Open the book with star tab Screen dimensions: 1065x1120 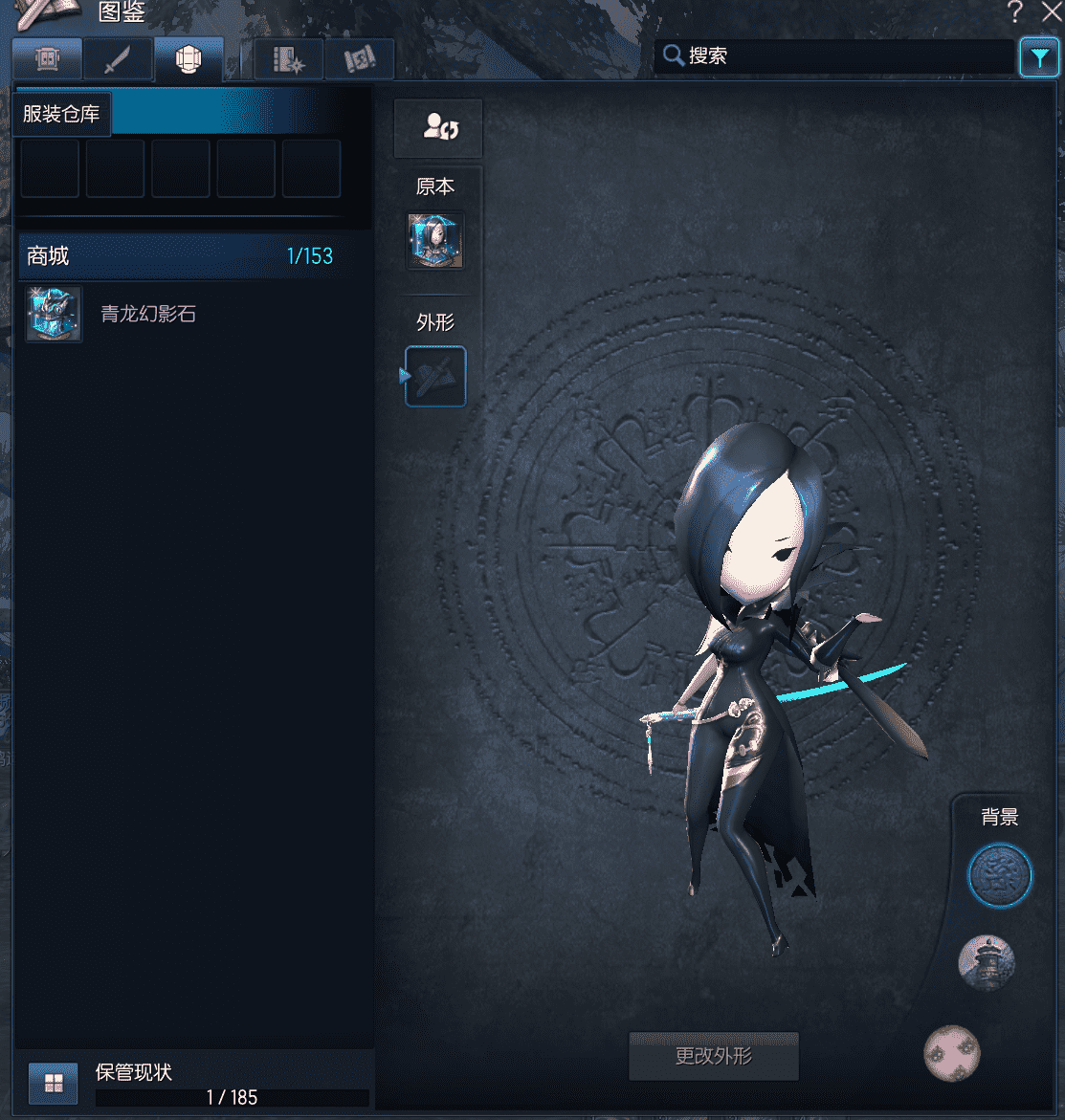point(288,60)
